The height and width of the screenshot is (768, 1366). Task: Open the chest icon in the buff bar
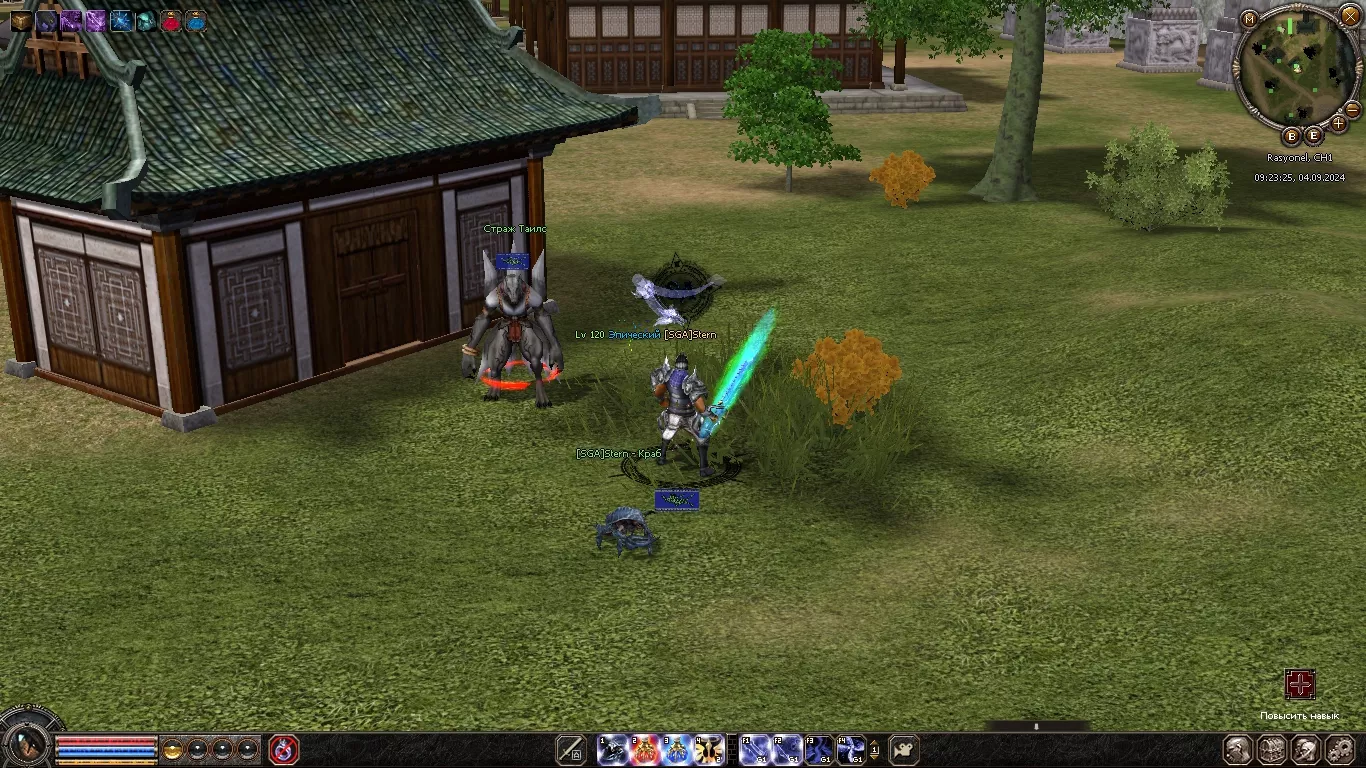click(x=21, y=21)
